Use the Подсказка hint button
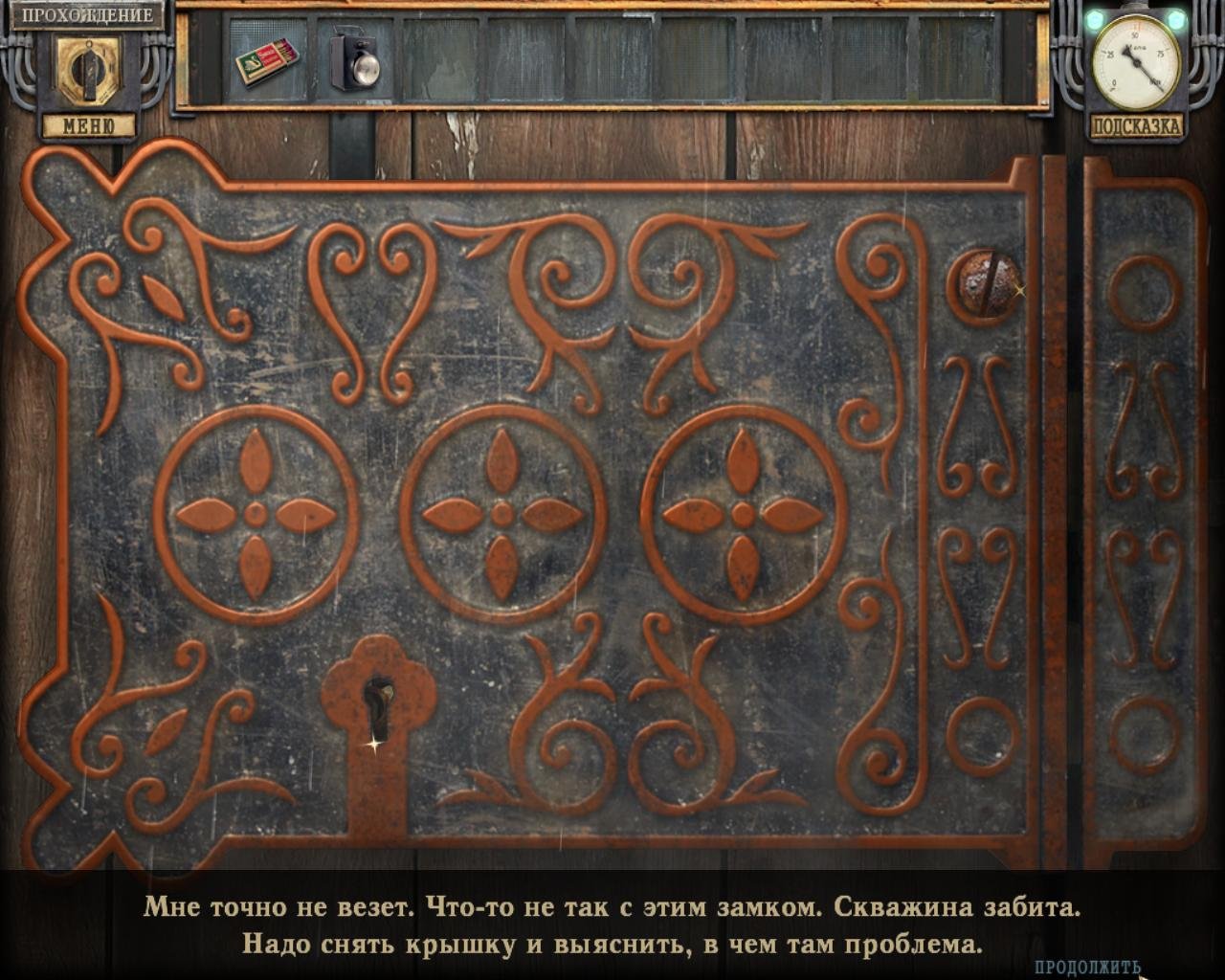The image size is (1225, 980). [1136, 126]
